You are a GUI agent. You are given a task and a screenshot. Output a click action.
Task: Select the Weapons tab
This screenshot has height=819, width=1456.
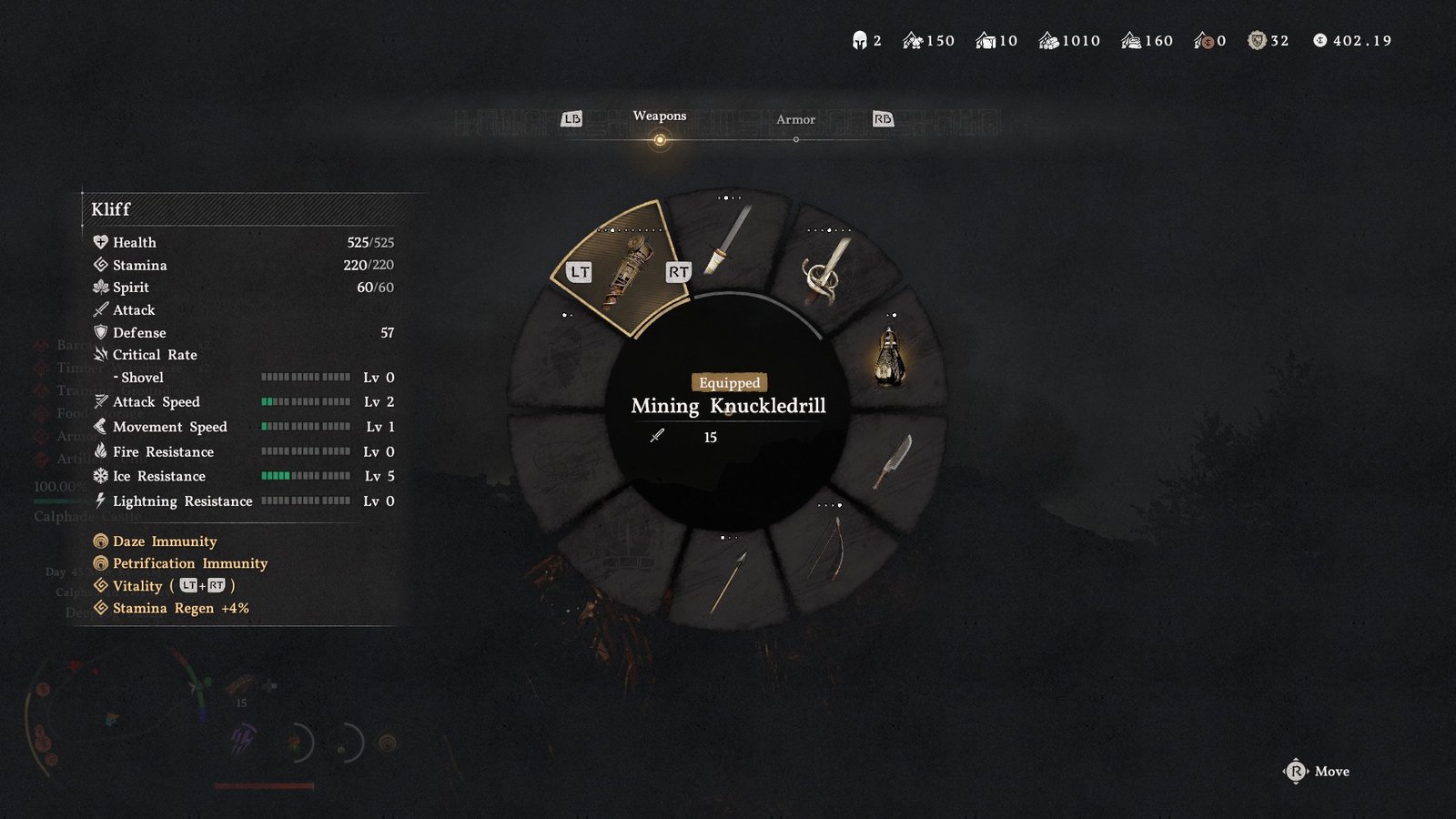660,116
